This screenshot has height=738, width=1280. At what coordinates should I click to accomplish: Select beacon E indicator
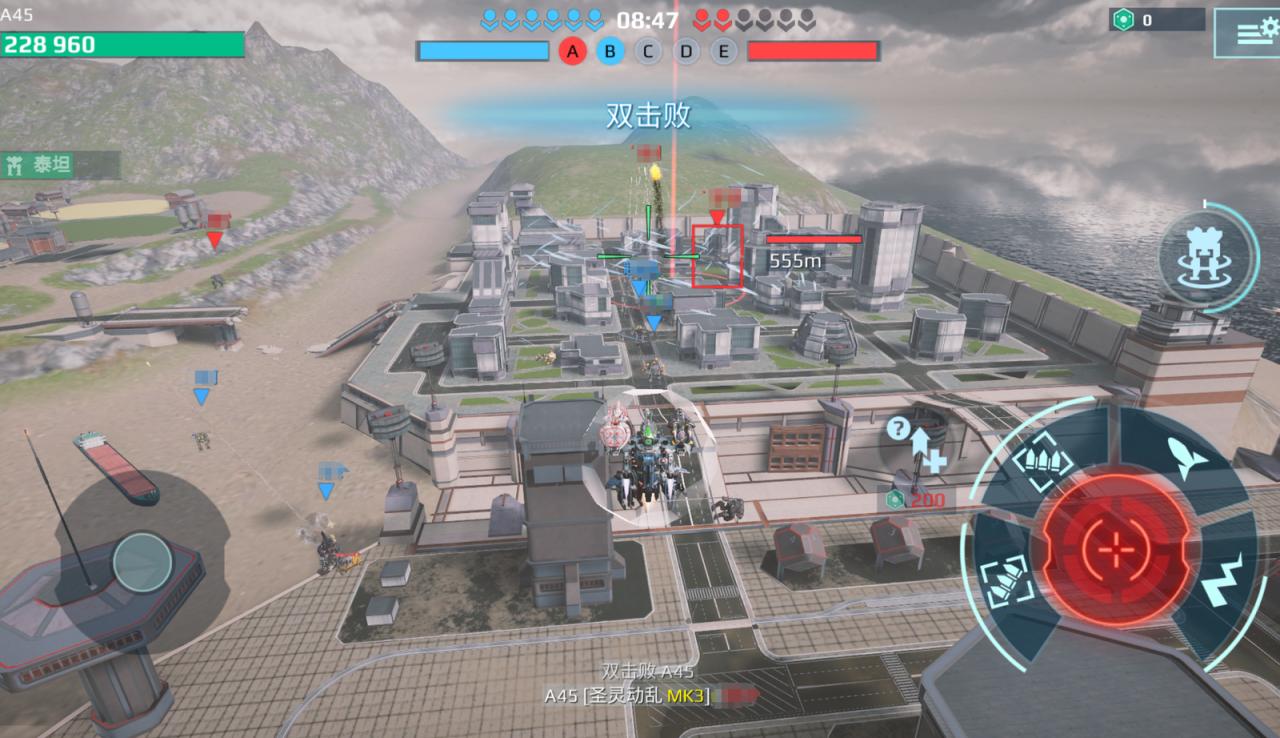[x=723, y=51]
